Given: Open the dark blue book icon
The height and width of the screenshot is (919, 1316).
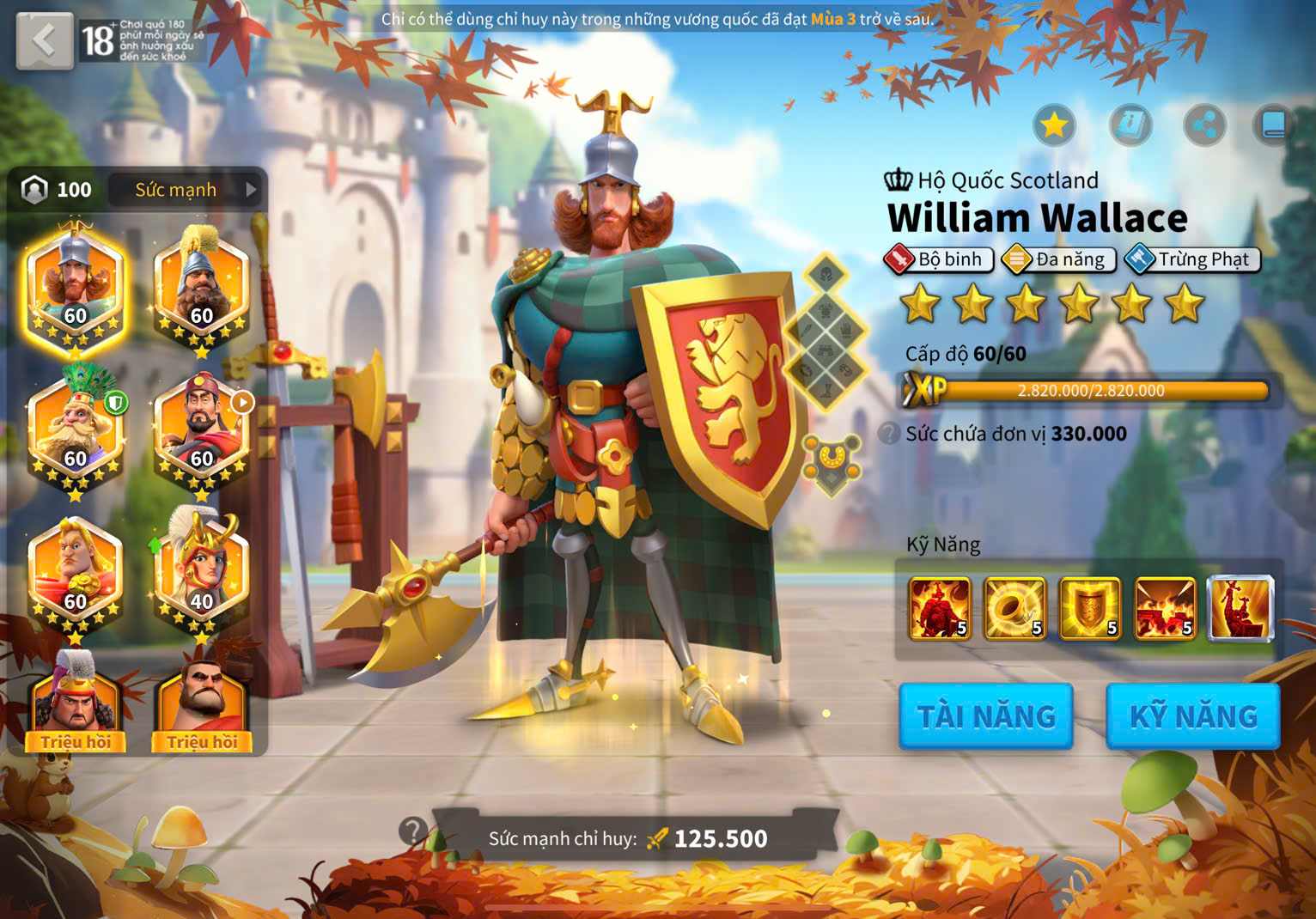Looking at the screenshot, I should 1273,126.
